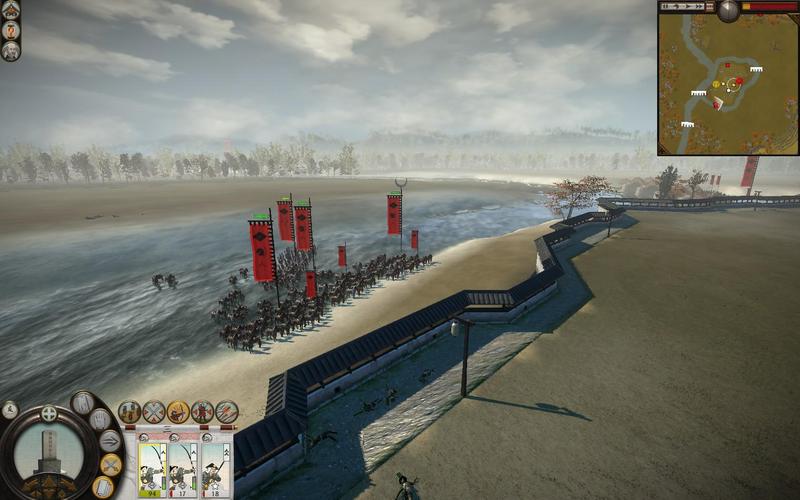Screen dimensions: 800x500
Task: Click the white banner withdraw button
Action: pos(102,486)
